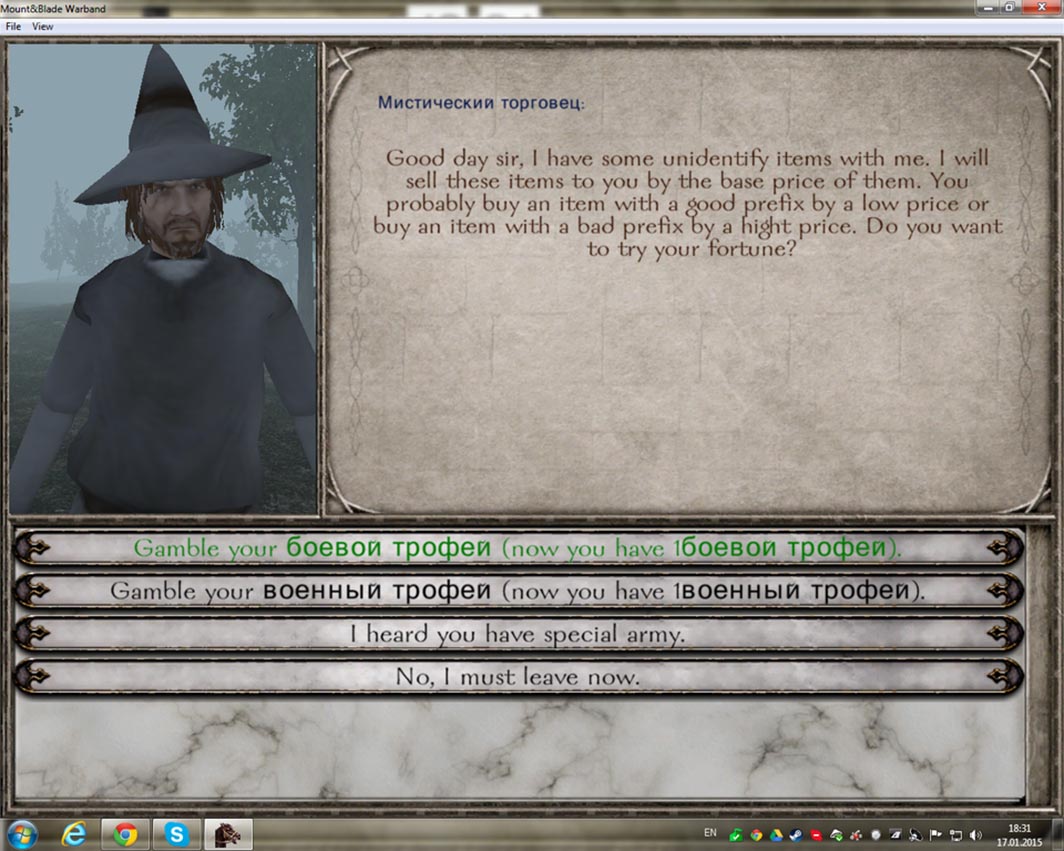Ask "I heard you have special army"
The image size is (1064, 851).
[x=518, y=634]
